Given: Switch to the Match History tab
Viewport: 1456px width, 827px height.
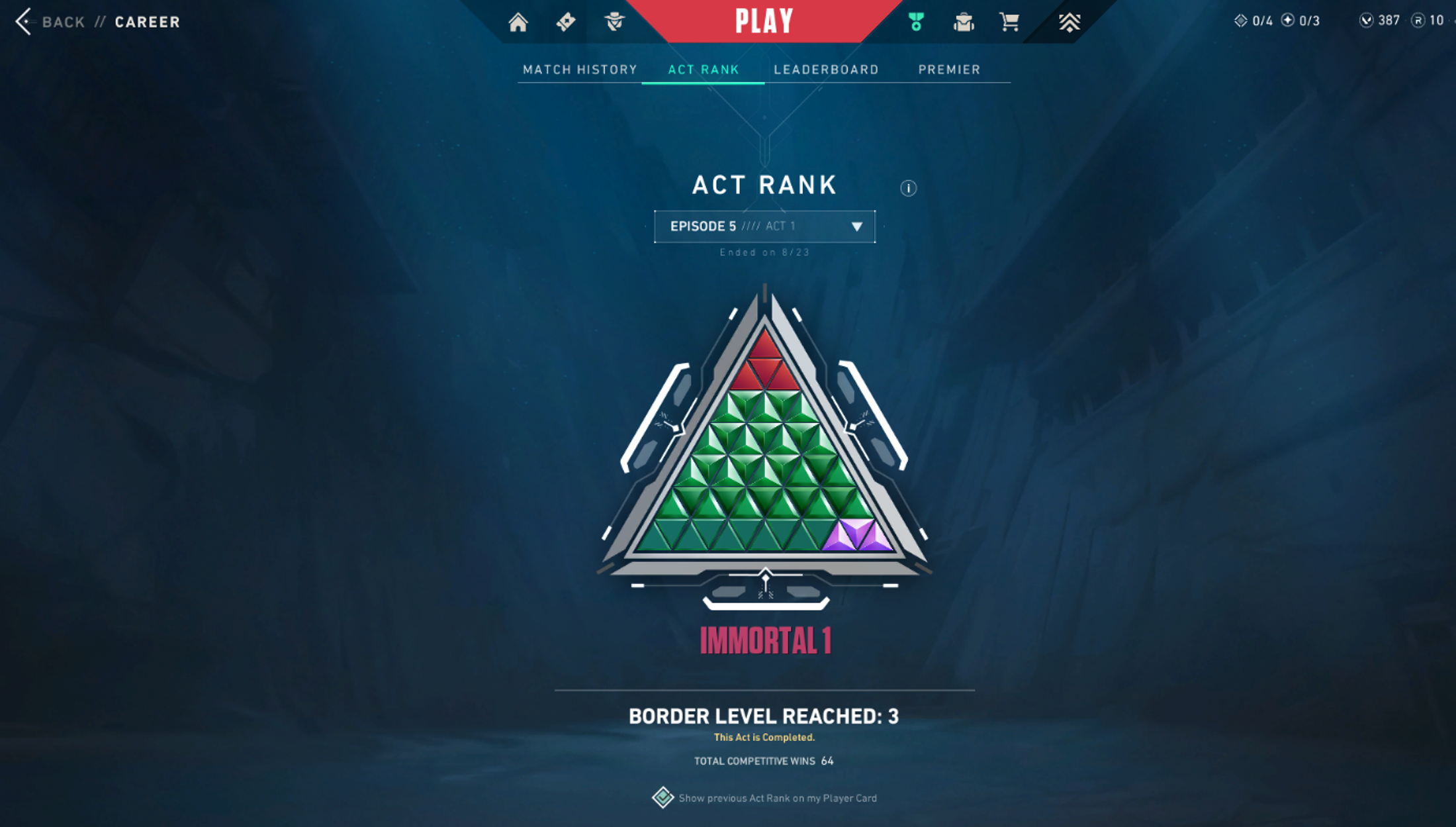Looking at the screenshot, I should coord(579,69).
